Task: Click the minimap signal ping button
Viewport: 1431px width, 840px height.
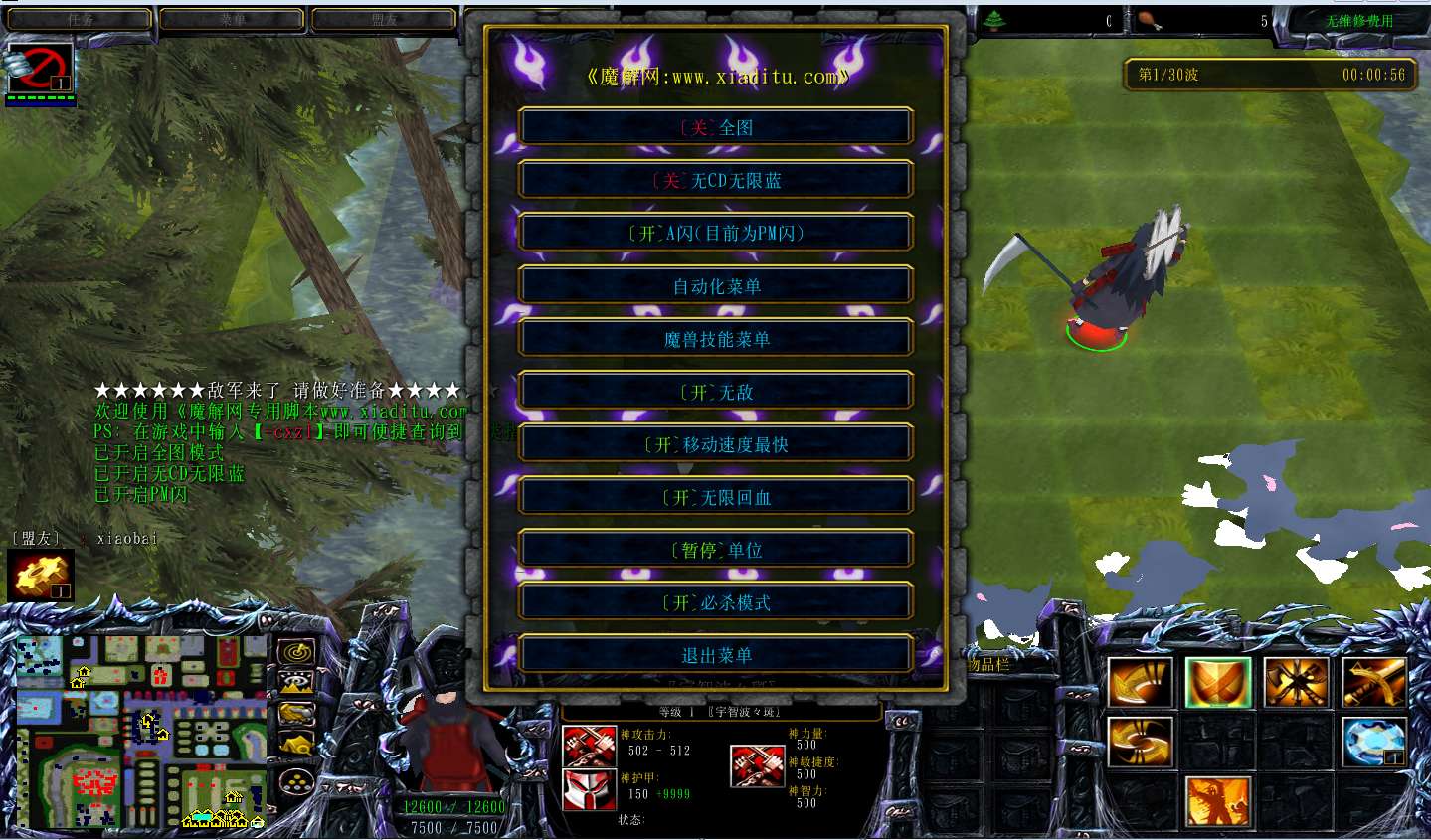Action: pos(295,653)
